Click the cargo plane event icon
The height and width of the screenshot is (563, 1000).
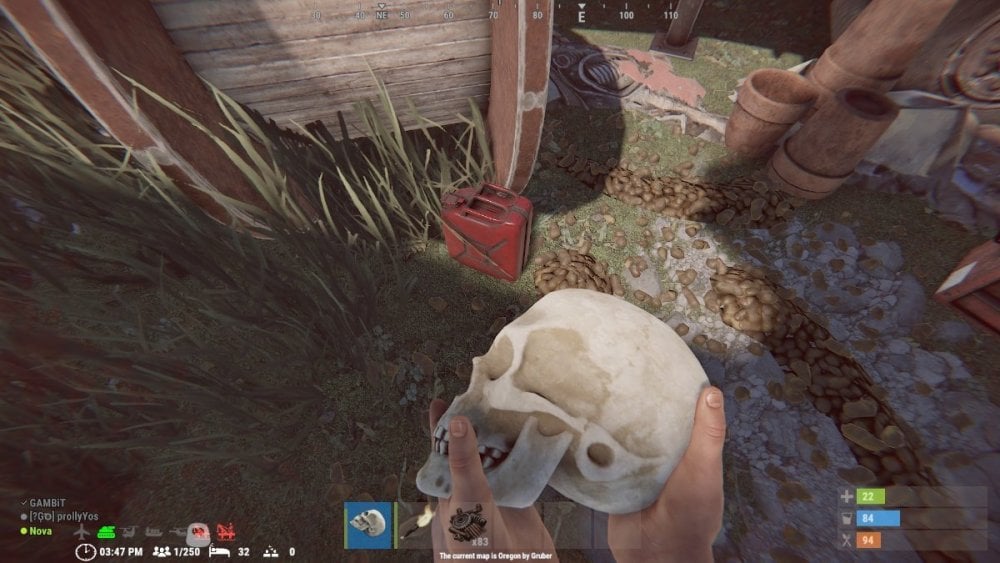[82, 532]
